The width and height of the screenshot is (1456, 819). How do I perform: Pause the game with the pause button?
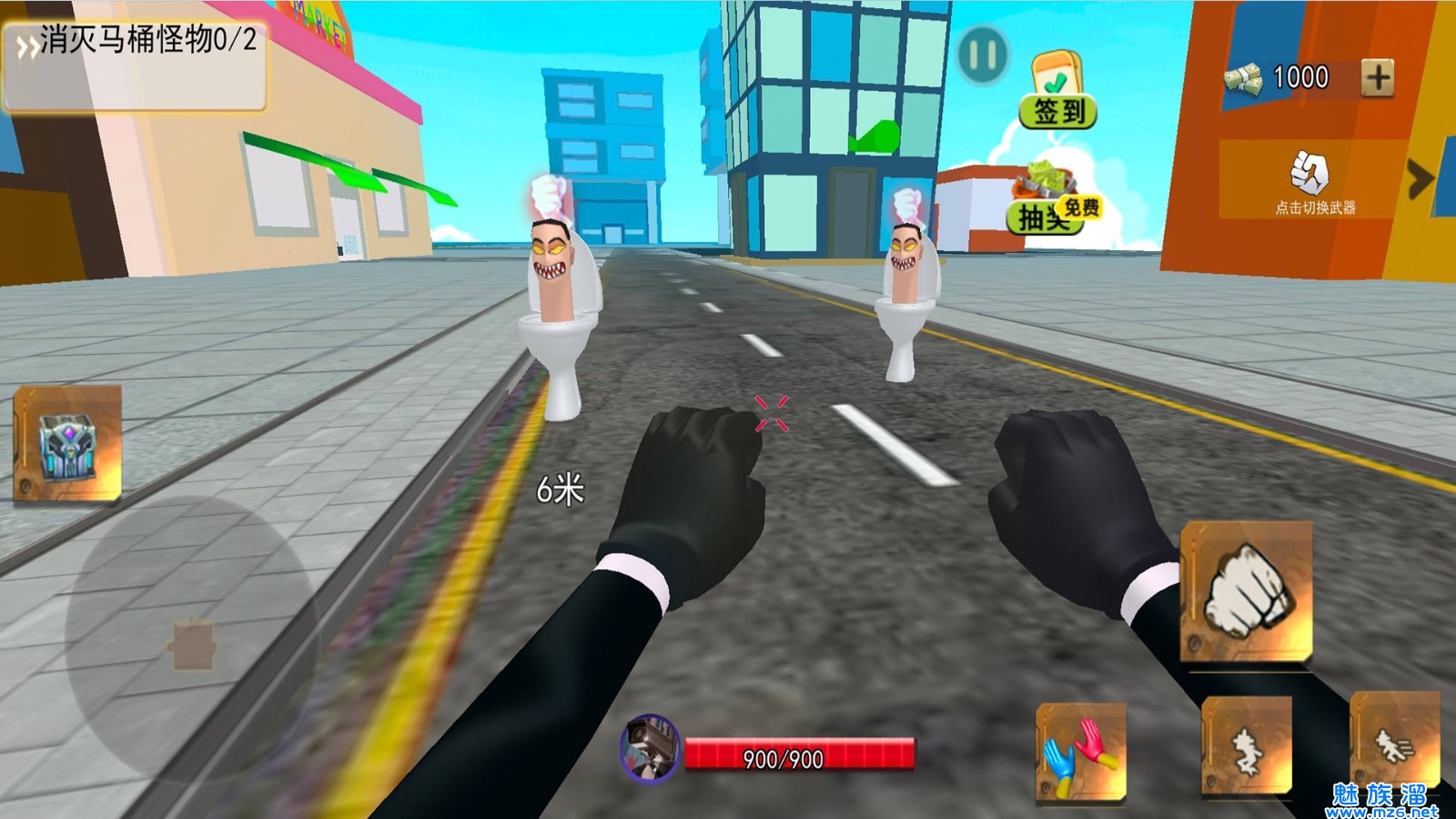[983, 55]
